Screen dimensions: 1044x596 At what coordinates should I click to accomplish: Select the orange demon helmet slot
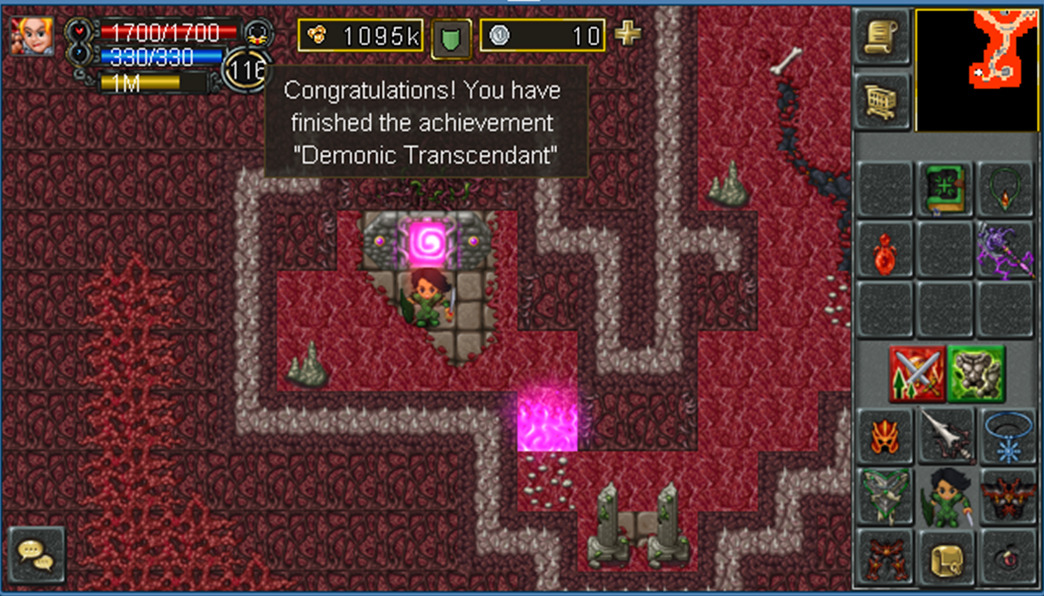click(x=885, y=436)
